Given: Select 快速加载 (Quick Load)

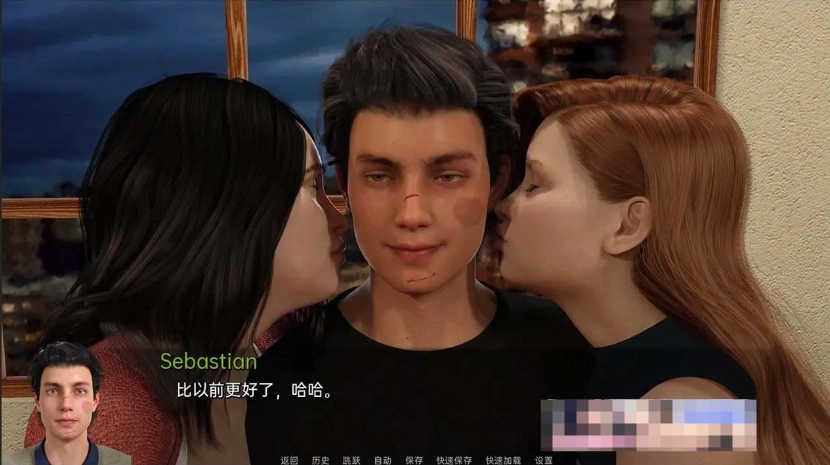Looking at the screenshot, I should tap(503, 460).
